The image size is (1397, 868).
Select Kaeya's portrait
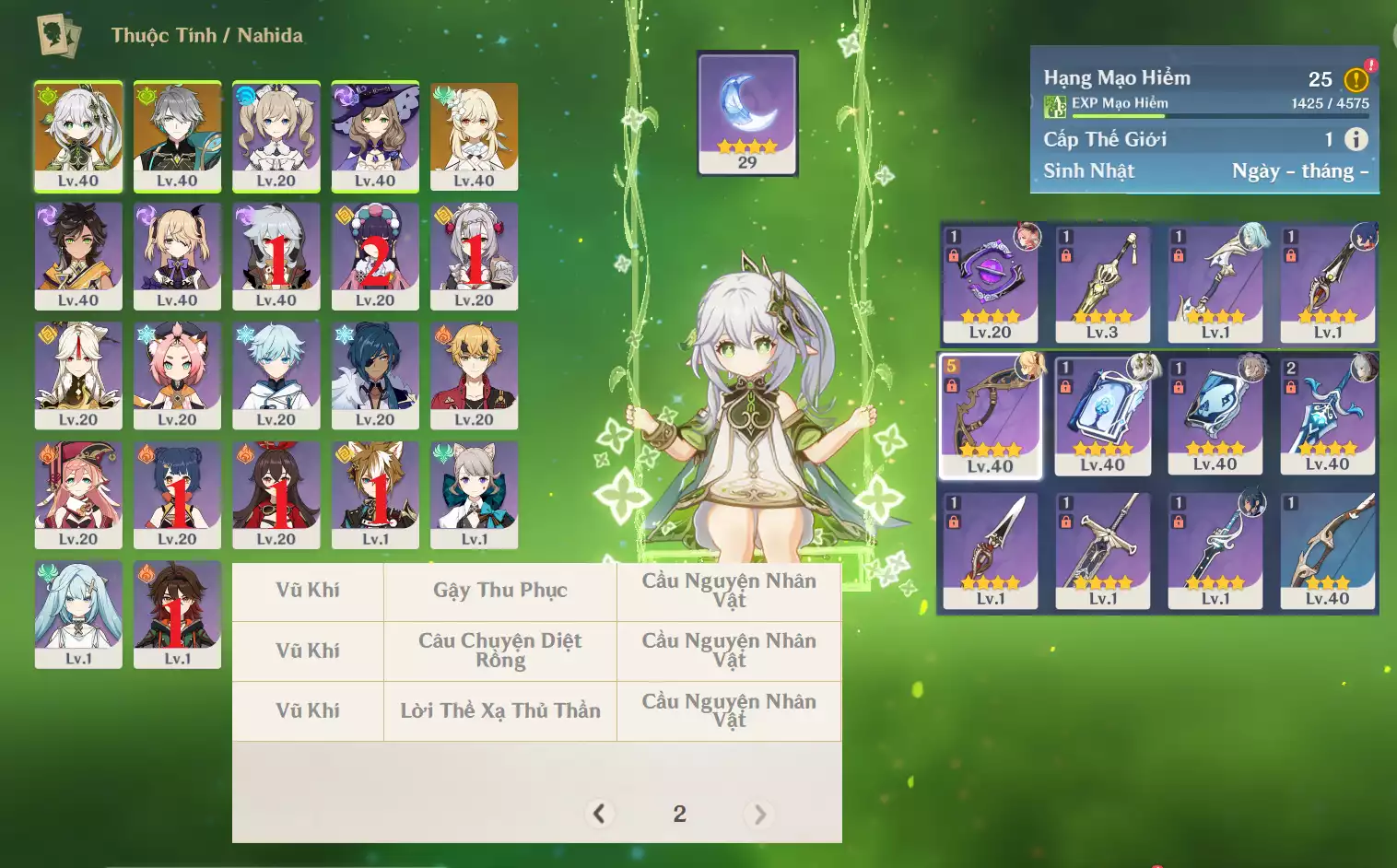point(375,375)
